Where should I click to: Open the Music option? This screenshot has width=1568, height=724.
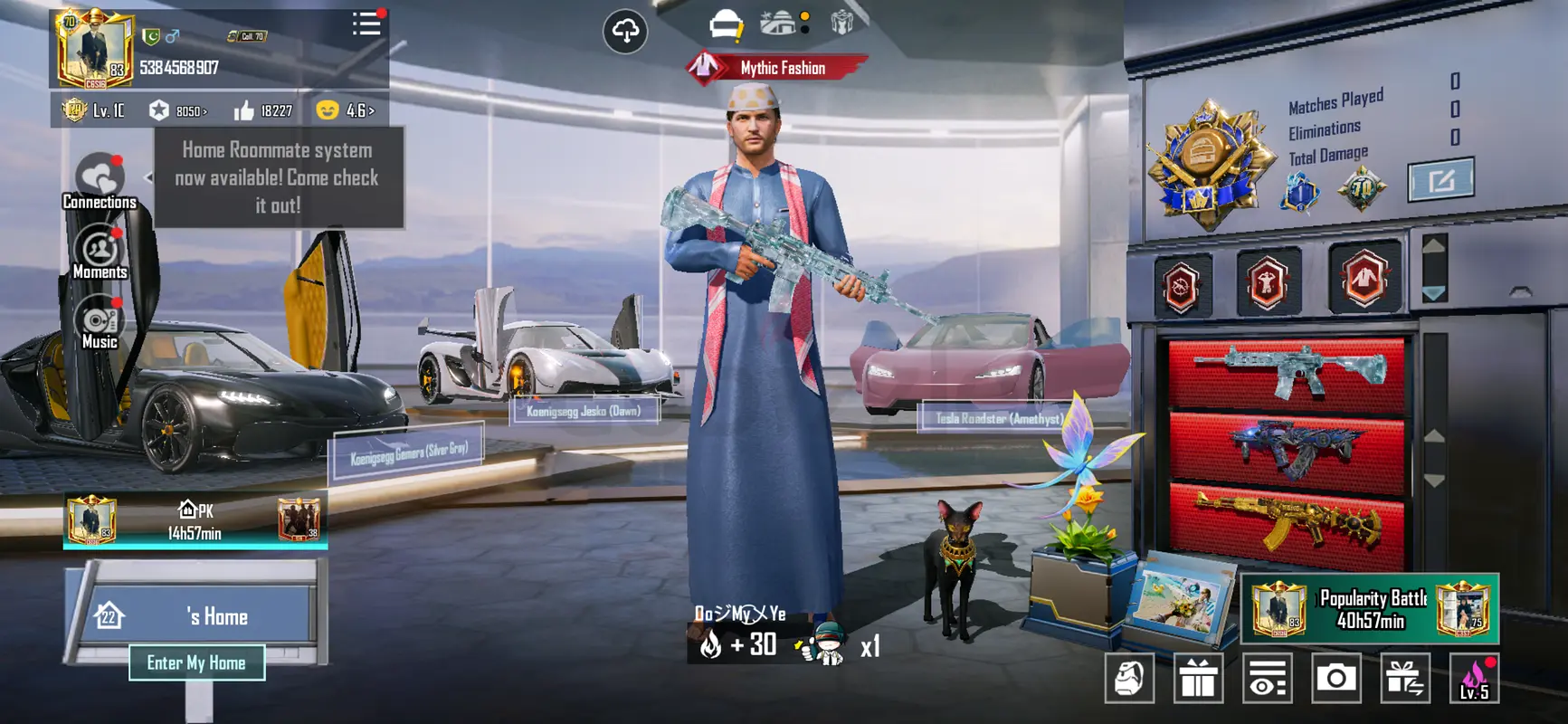(100, 323)
